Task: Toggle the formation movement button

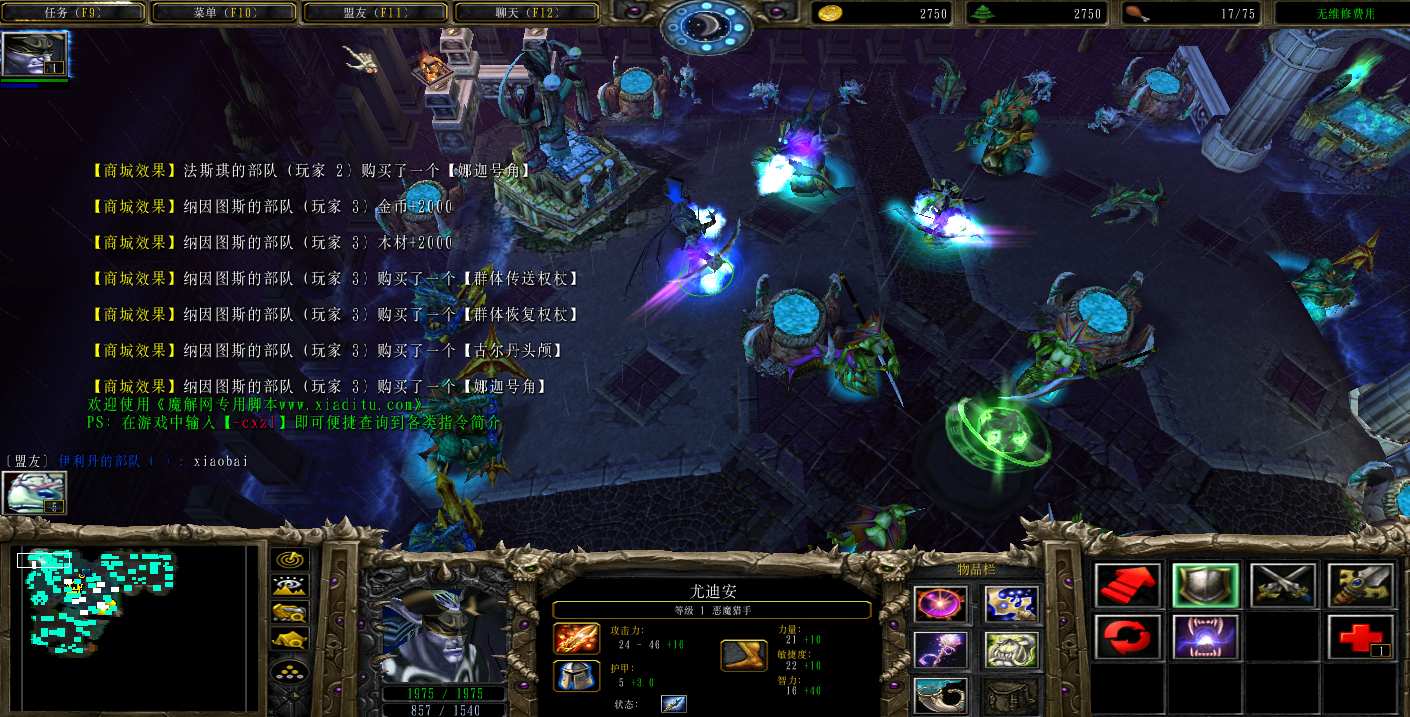Action: click(289, 670)
